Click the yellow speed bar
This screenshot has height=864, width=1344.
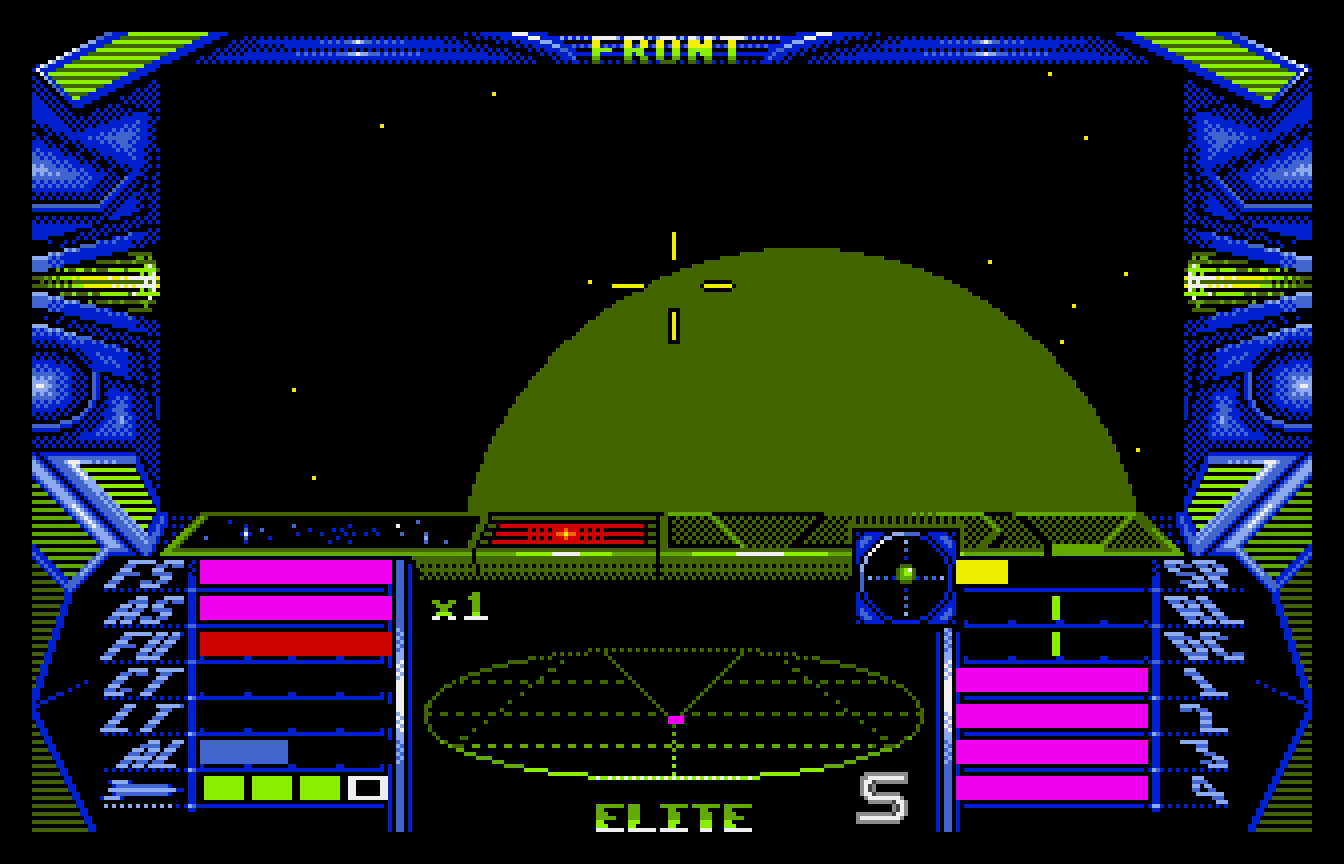coord(982,570)
